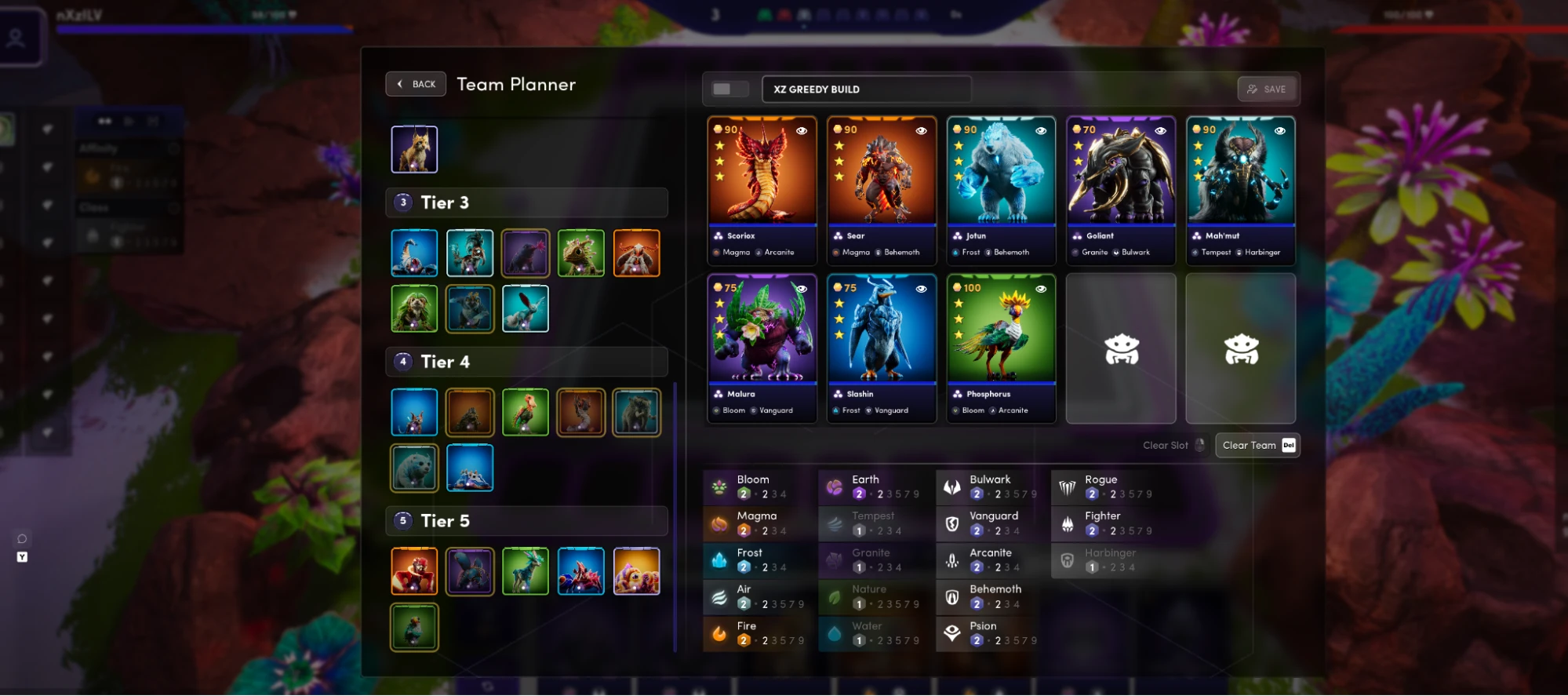Pick the Phosphorus unit card
Viewport: 1568px width, 696px height.
coord(1001,348)
